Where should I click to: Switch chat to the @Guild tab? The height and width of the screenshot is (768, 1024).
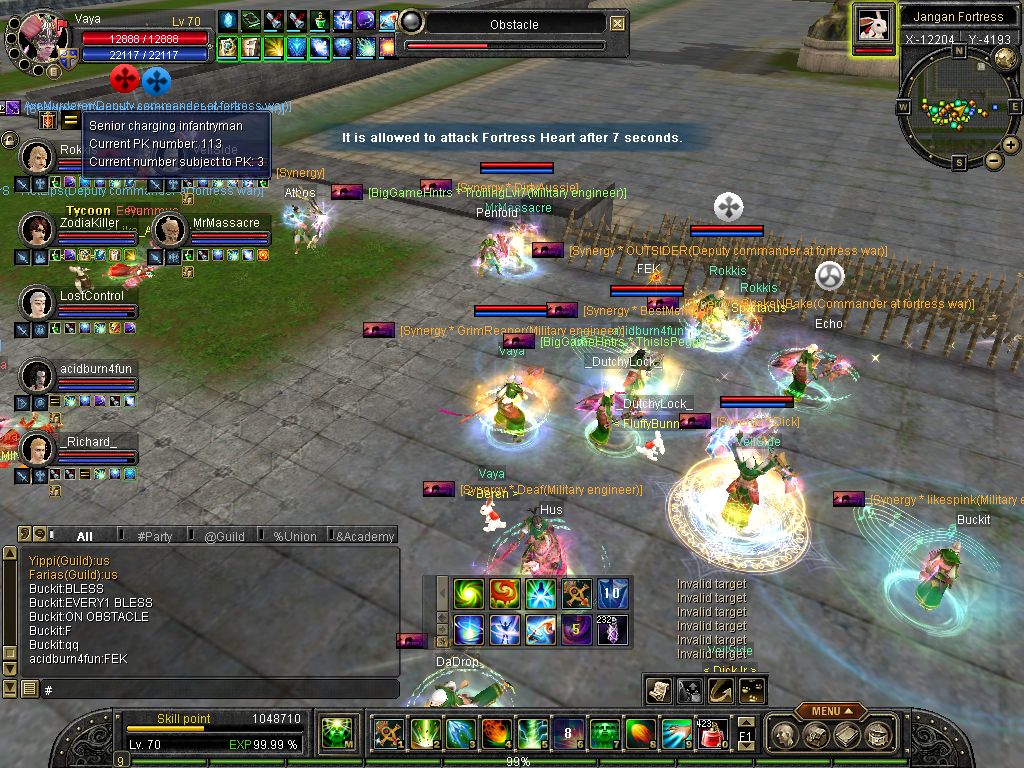click(224, 536)
